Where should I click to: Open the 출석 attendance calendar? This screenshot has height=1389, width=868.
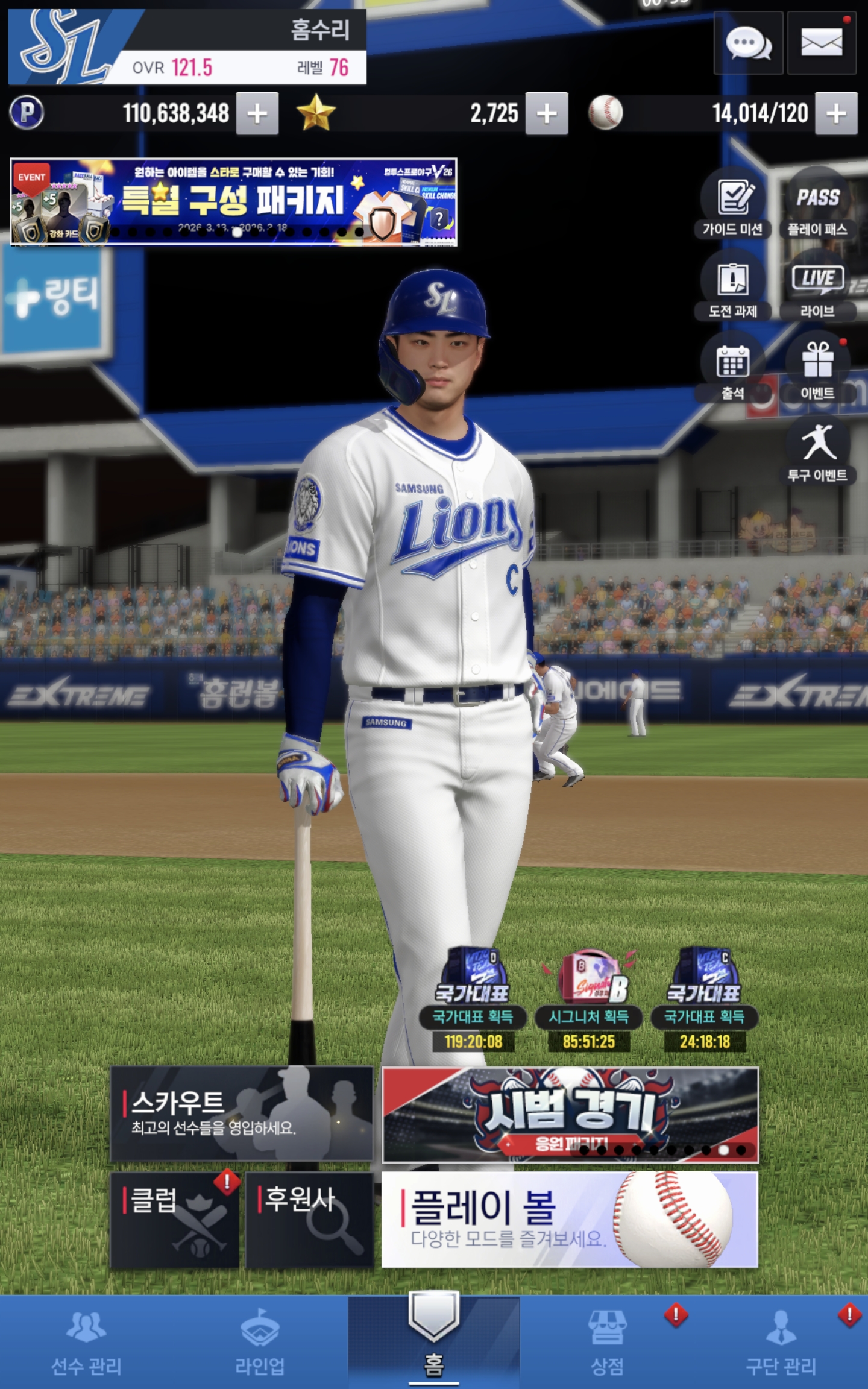click(733, 368)
